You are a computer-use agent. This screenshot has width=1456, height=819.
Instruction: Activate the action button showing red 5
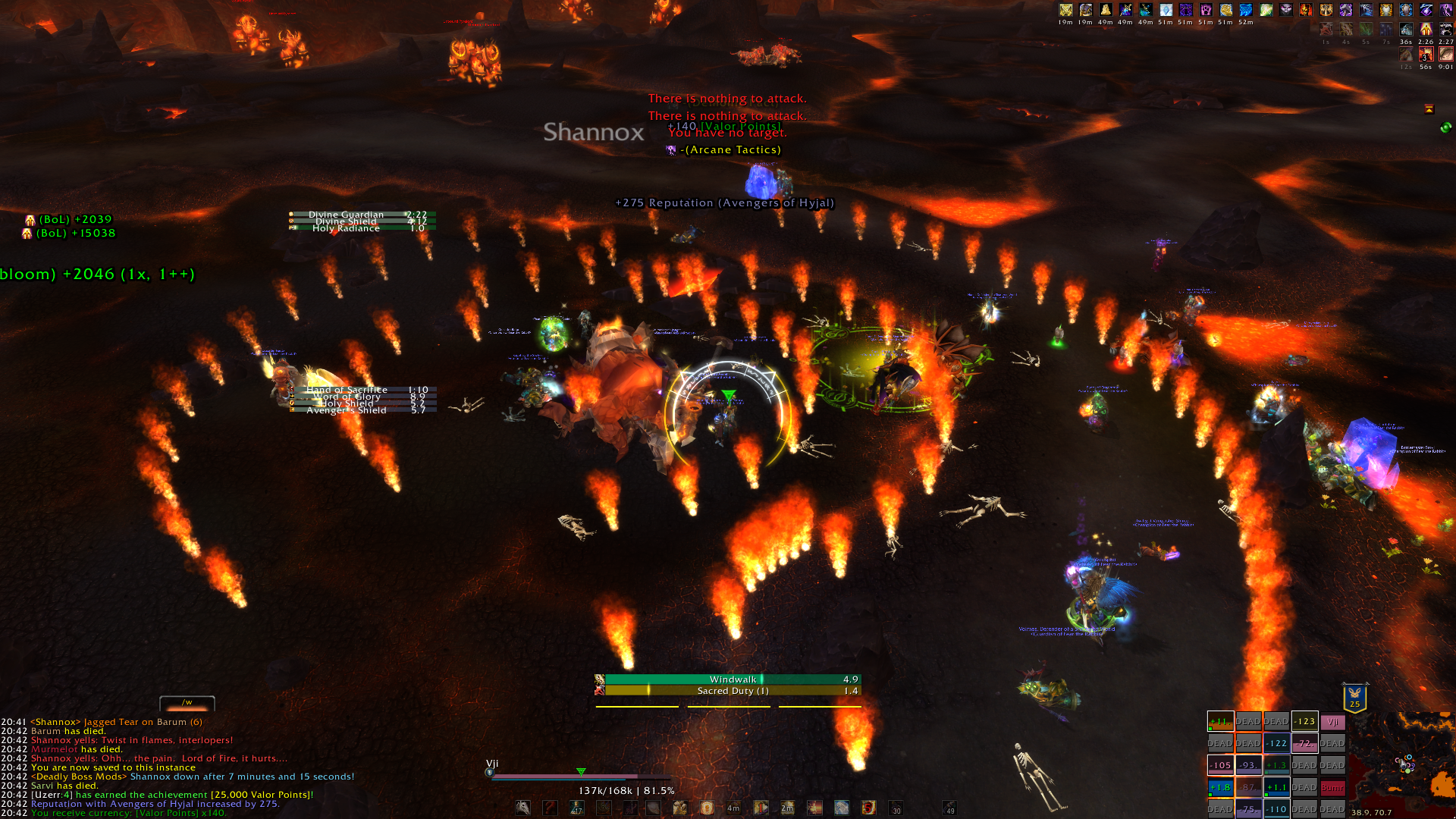868,808
